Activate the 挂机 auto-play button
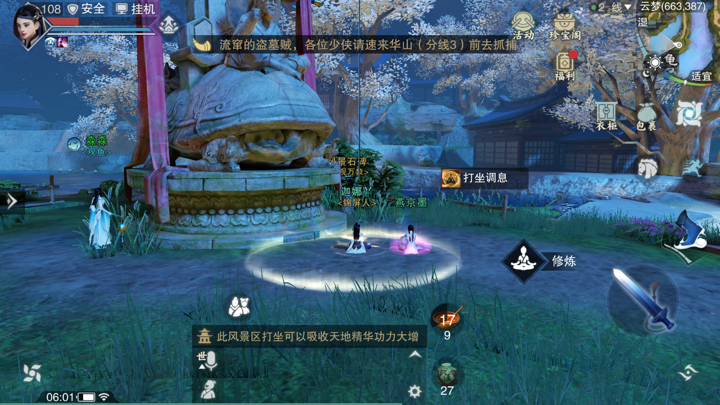Screen dimensions: 720x405 coord(136,9)
